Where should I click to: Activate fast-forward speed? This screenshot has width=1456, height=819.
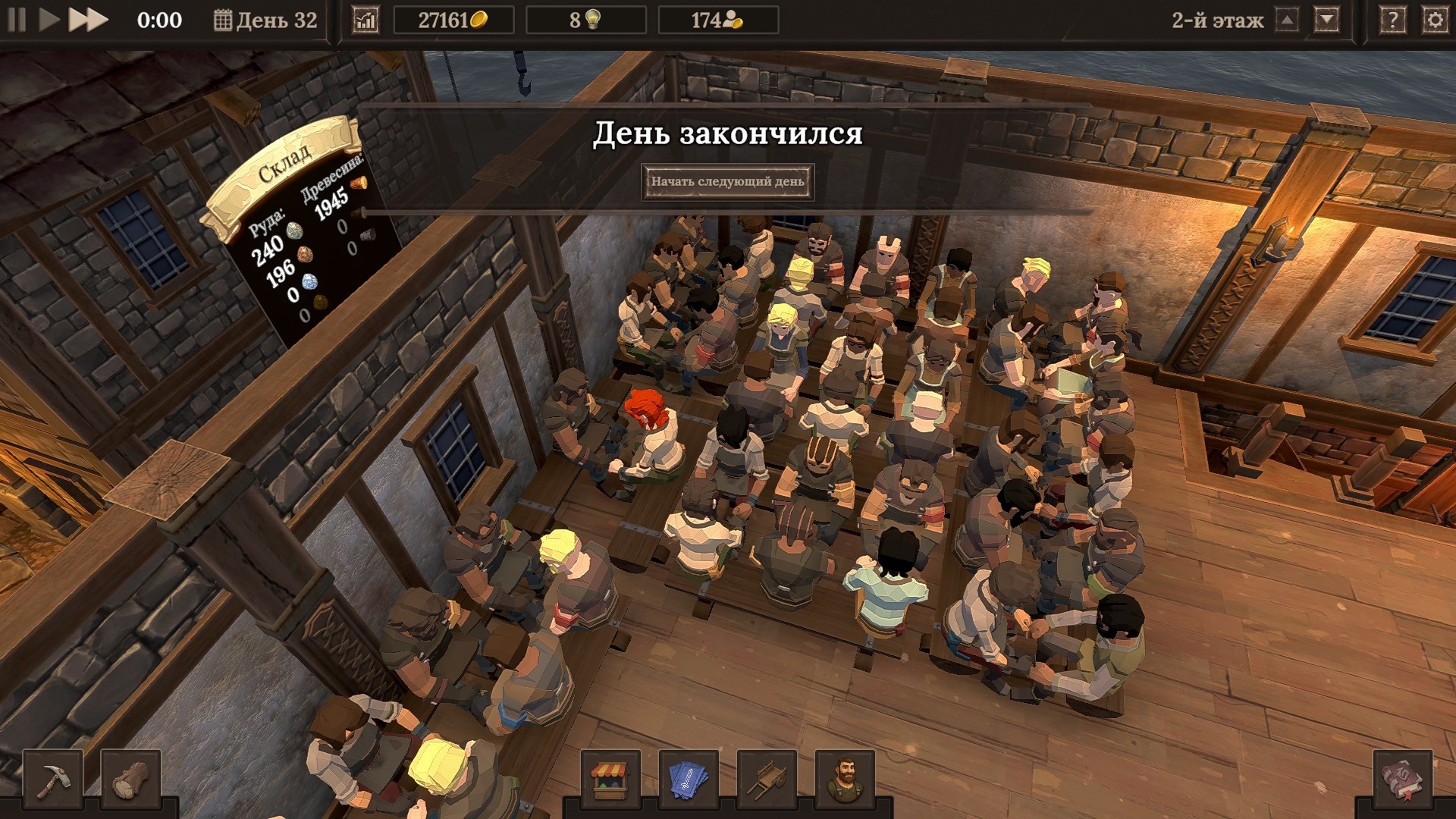(87, 20)
